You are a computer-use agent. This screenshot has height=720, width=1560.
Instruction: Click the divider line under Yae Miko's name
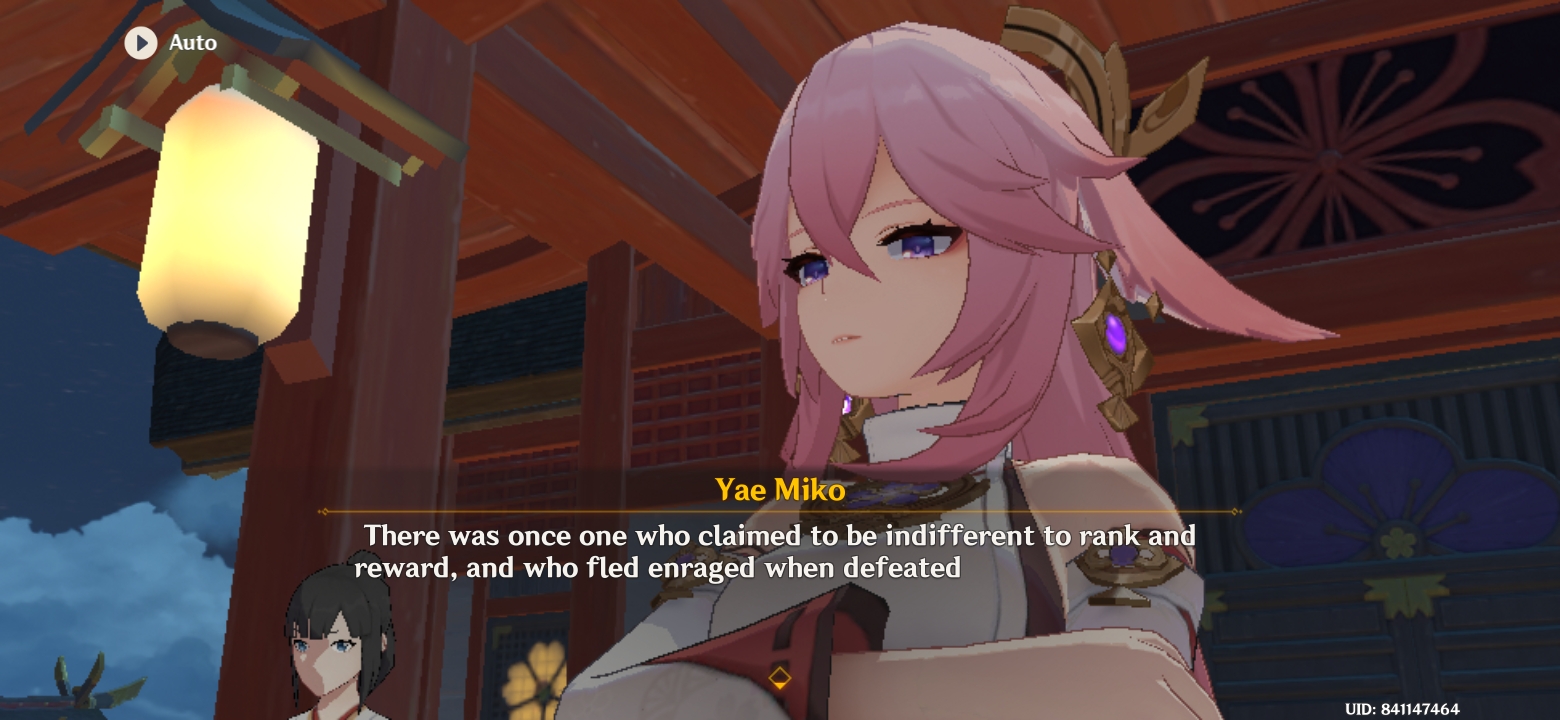pyautogui.click(x=778, y=512)
